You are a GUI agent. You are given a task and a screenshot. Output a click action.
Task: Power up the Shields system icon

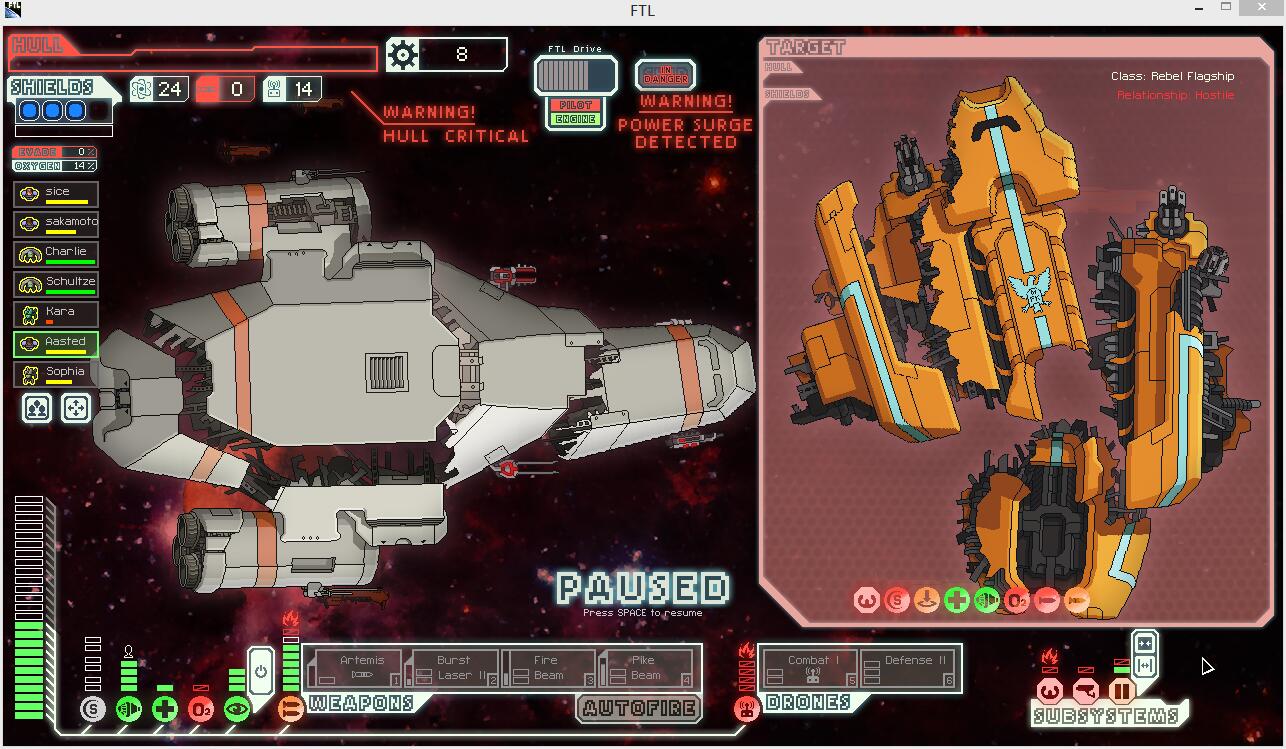(93, 708)
